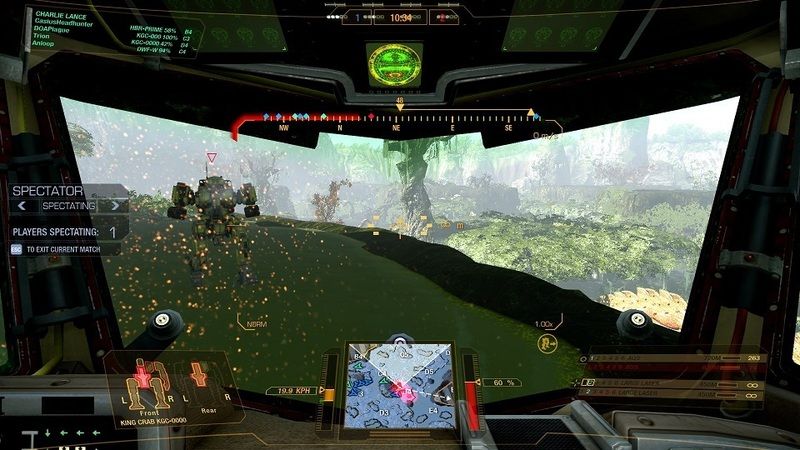Select the AC/20 weapon row with 263 ammo
Viewport: 800px width, 450px height.
tap(680, 355)
